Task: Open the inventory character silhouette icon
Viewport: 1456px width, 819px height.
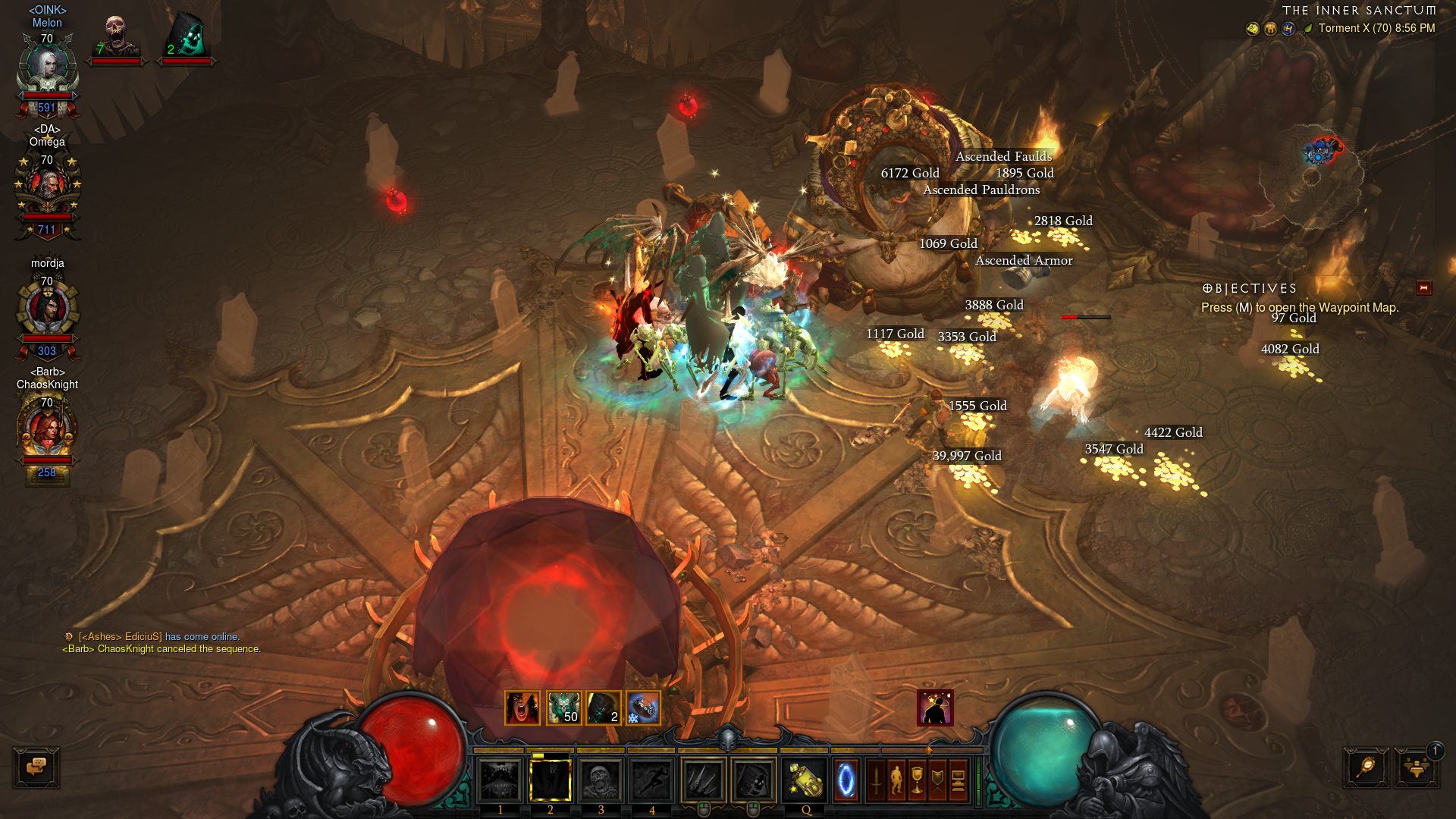Action: click(x=896, y=780)
